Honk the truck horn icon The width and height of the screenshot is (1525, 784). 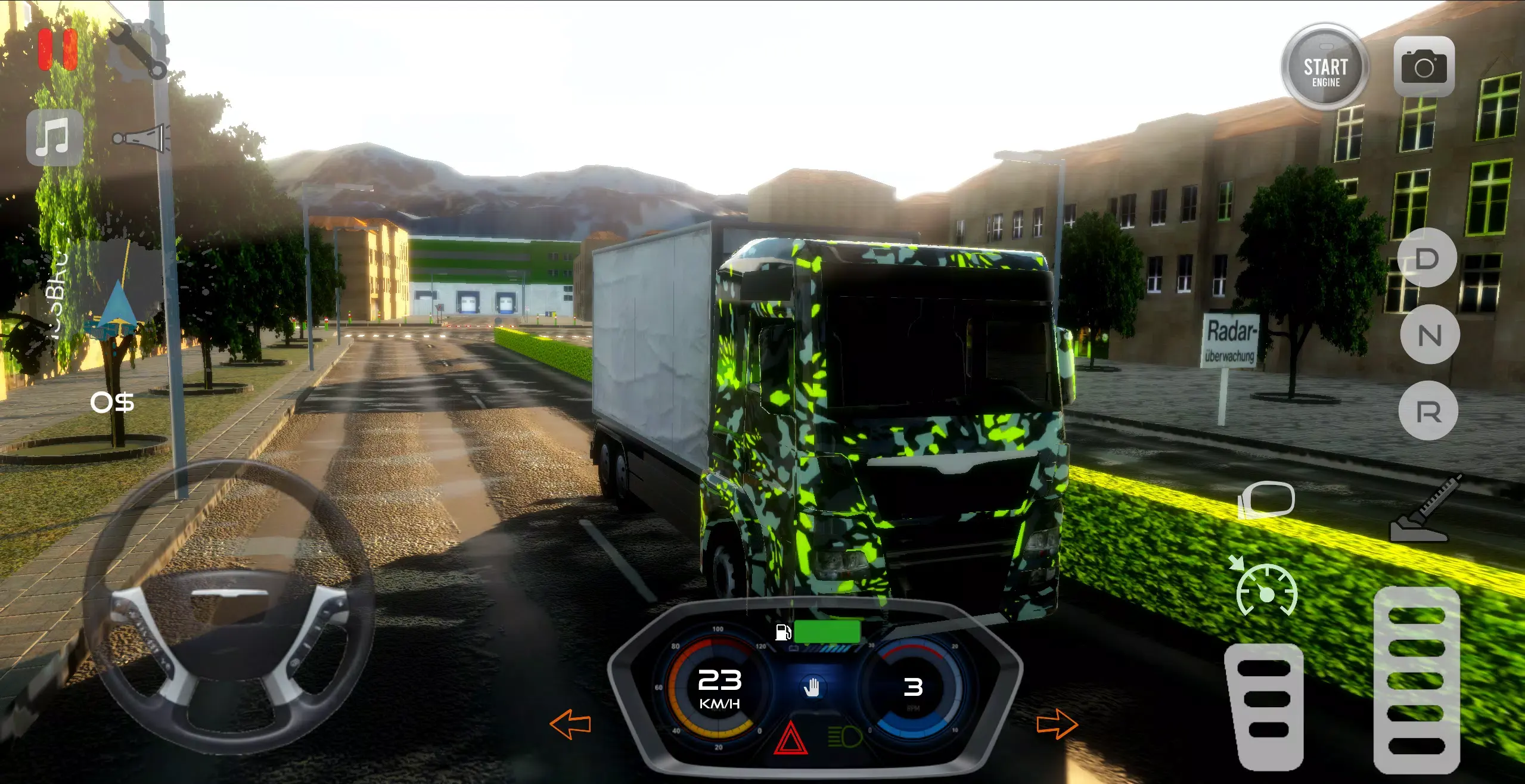141,138
